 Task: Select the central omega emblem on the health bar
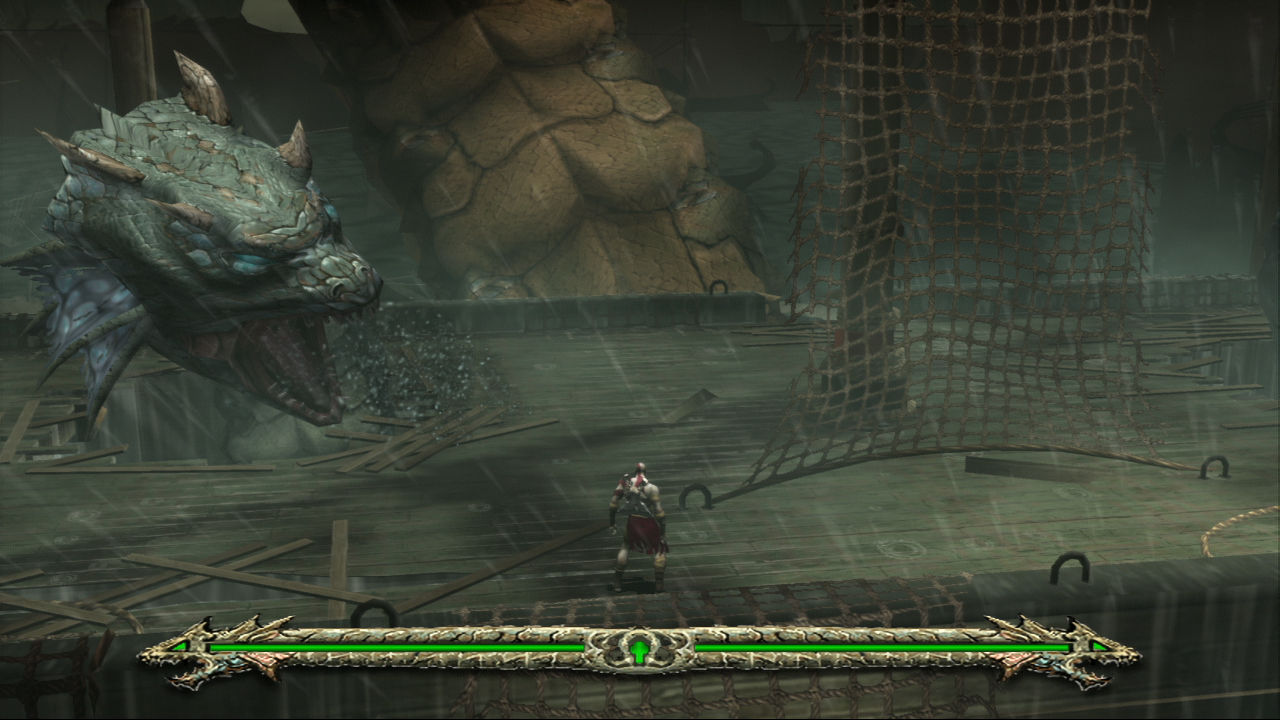[x=640, y=648]
